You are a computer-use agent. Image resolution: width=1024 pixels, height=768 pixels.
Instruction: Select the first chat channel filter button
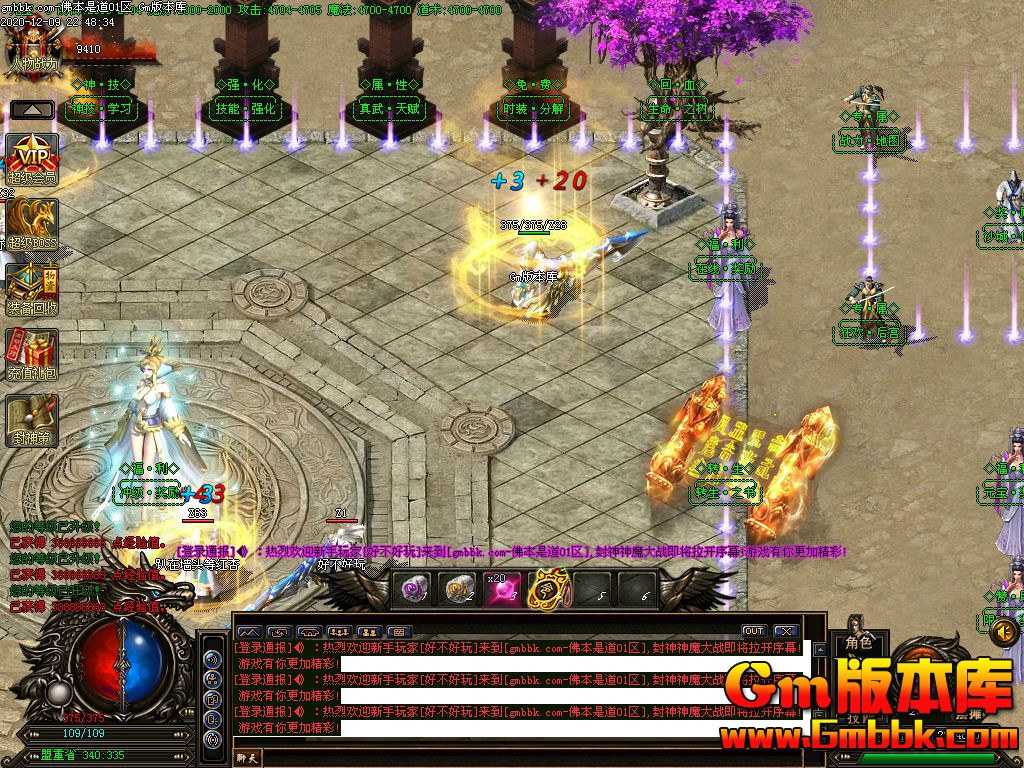click(248, 631)
